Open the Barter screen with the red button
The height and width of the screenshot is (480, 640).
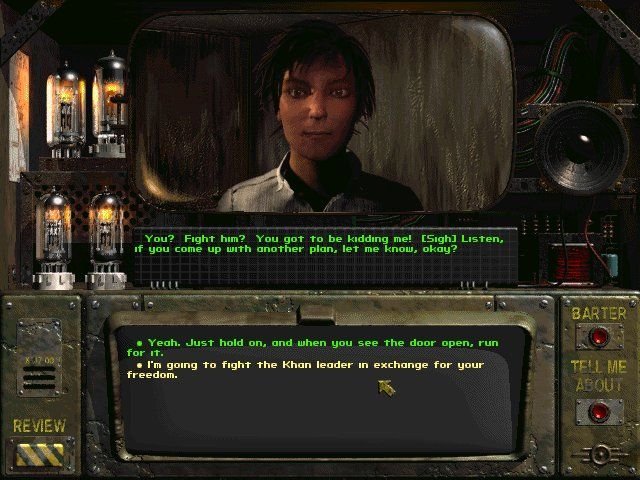(x=598, y=338)
